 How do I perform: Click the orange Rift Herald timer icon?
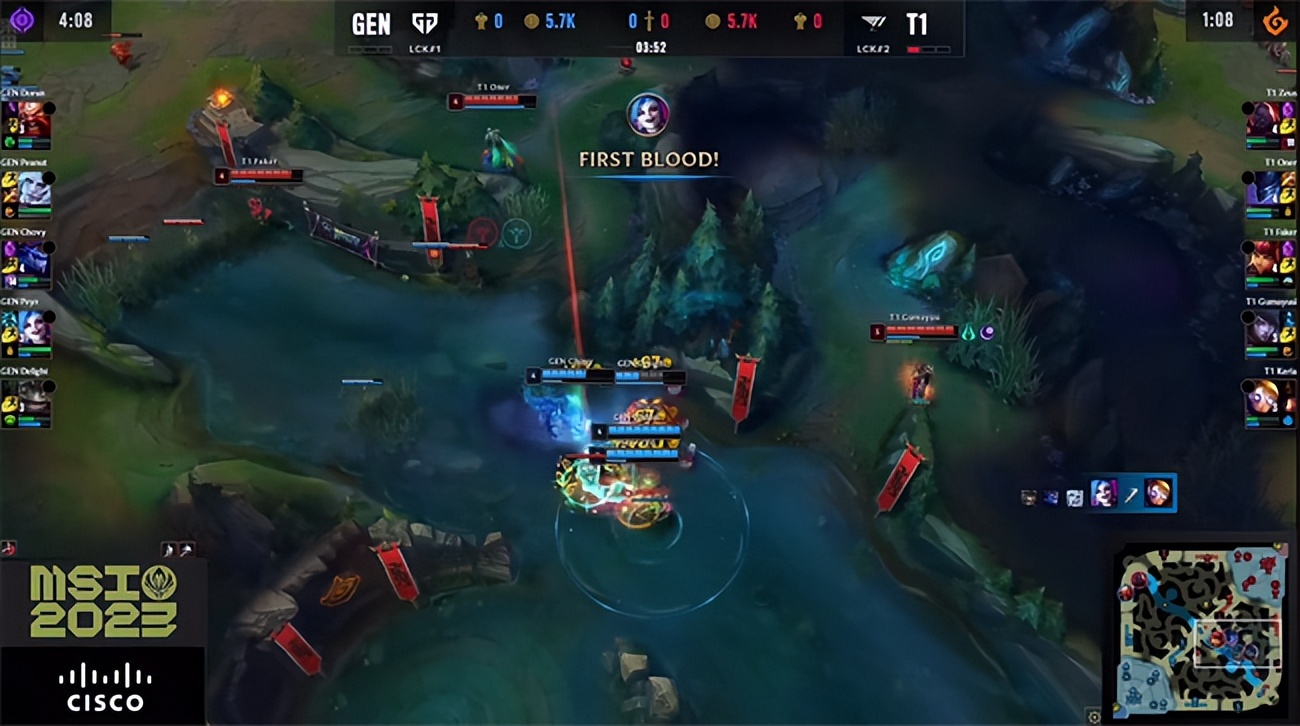pyautogui.click(x=1273, y=20)
